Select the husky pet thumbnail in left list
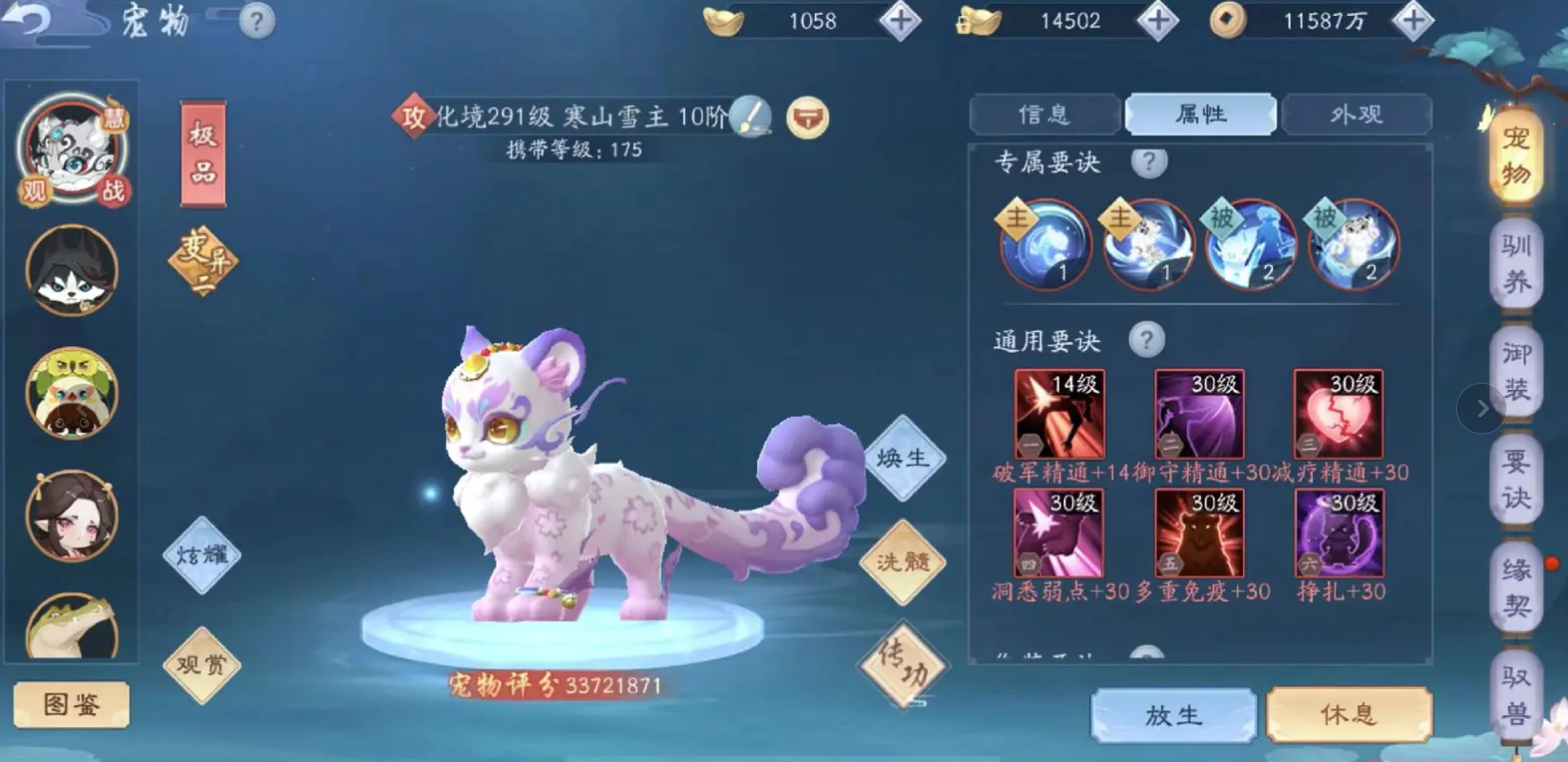The image size is (1568, 762). pyautogui.click(x=71, y=271)
